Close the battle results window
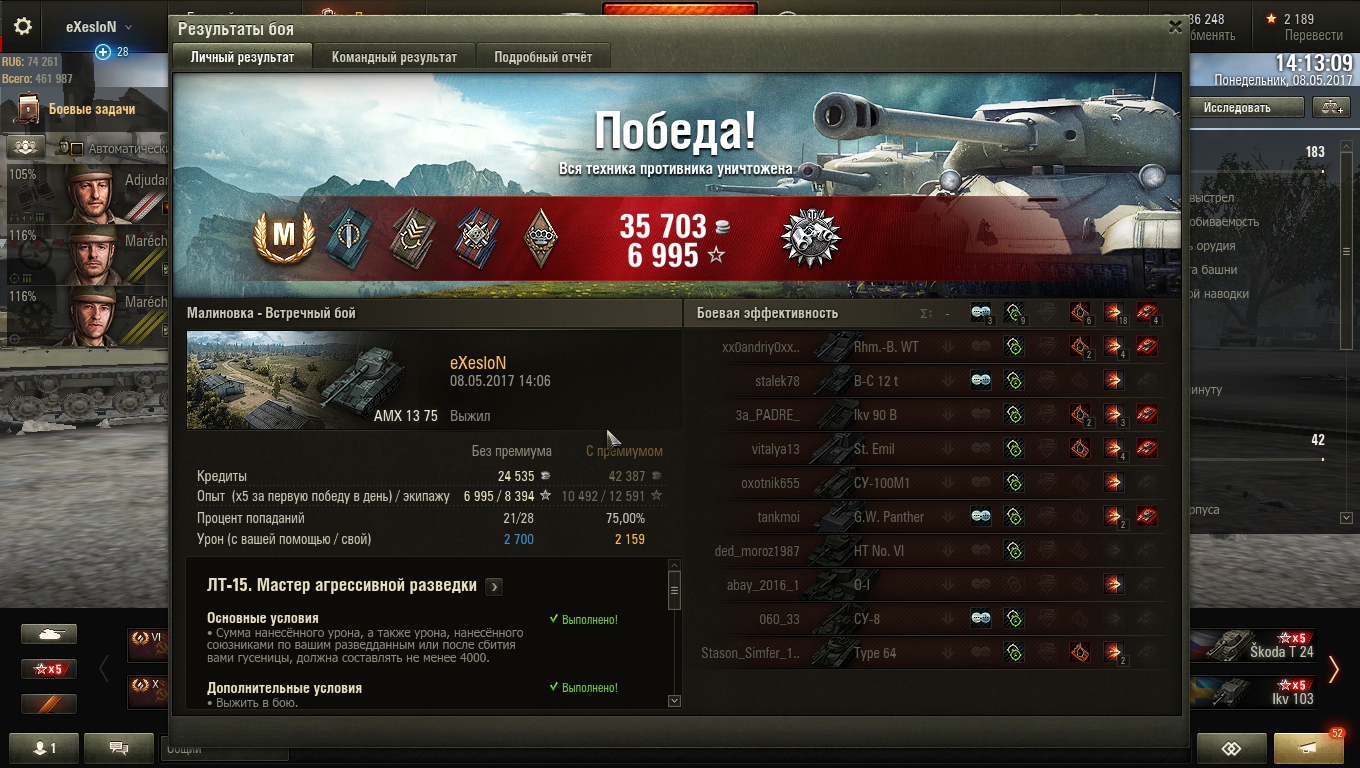The image size is (1360, 768). [1175, 27]
